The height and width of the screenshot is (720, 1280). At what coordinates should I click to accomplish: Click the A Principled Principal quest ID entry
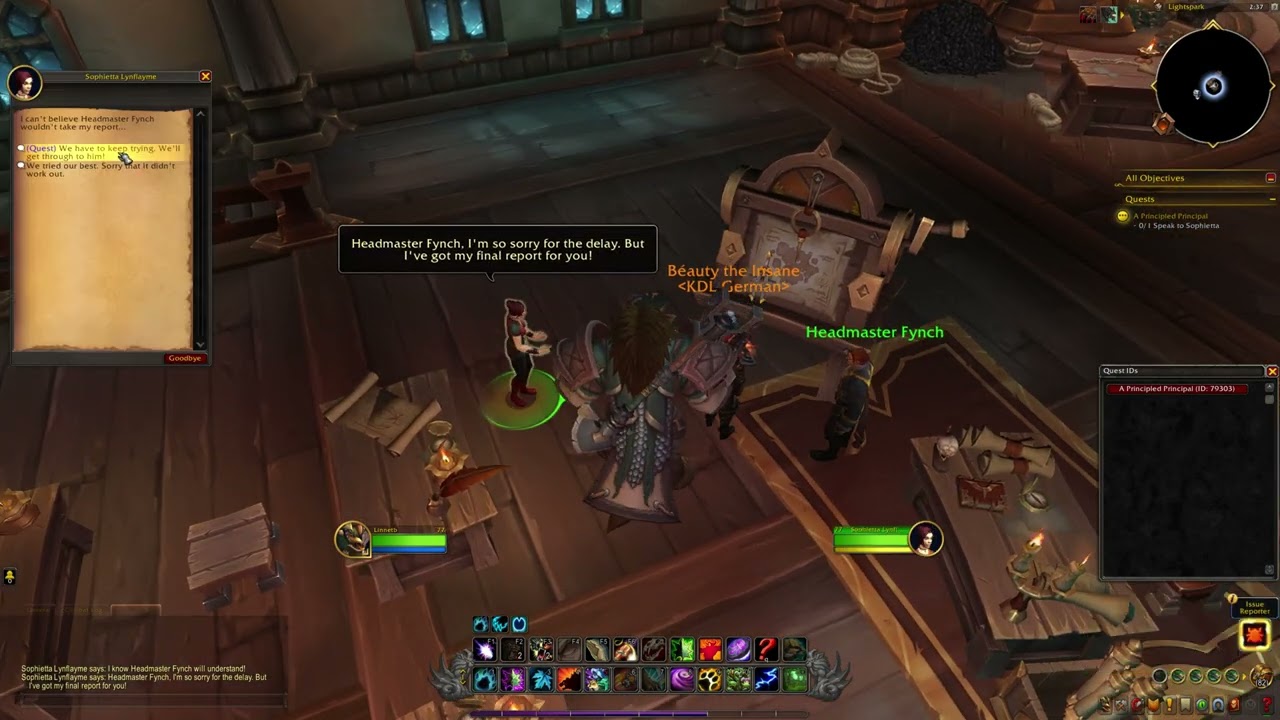(1176, 389)
